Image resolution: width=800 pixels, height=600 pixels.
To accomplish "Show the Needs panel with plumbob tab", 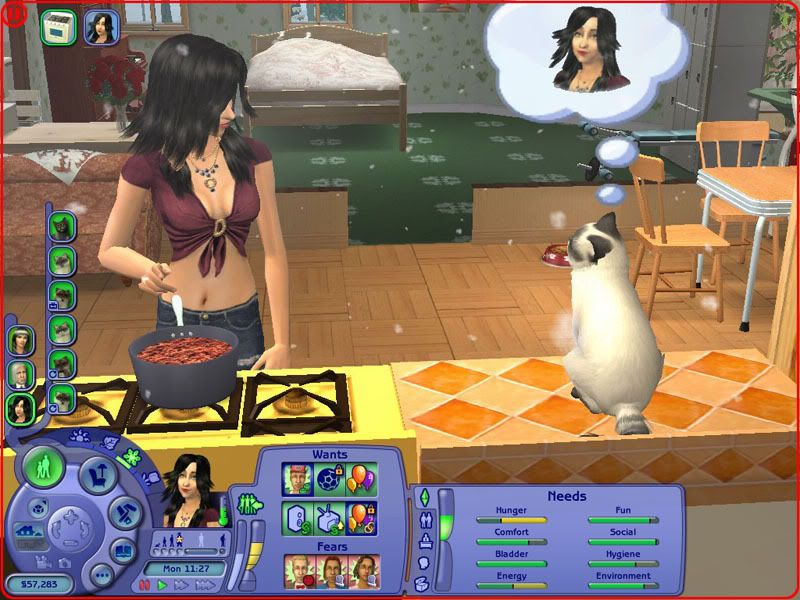I will (423, 497).
